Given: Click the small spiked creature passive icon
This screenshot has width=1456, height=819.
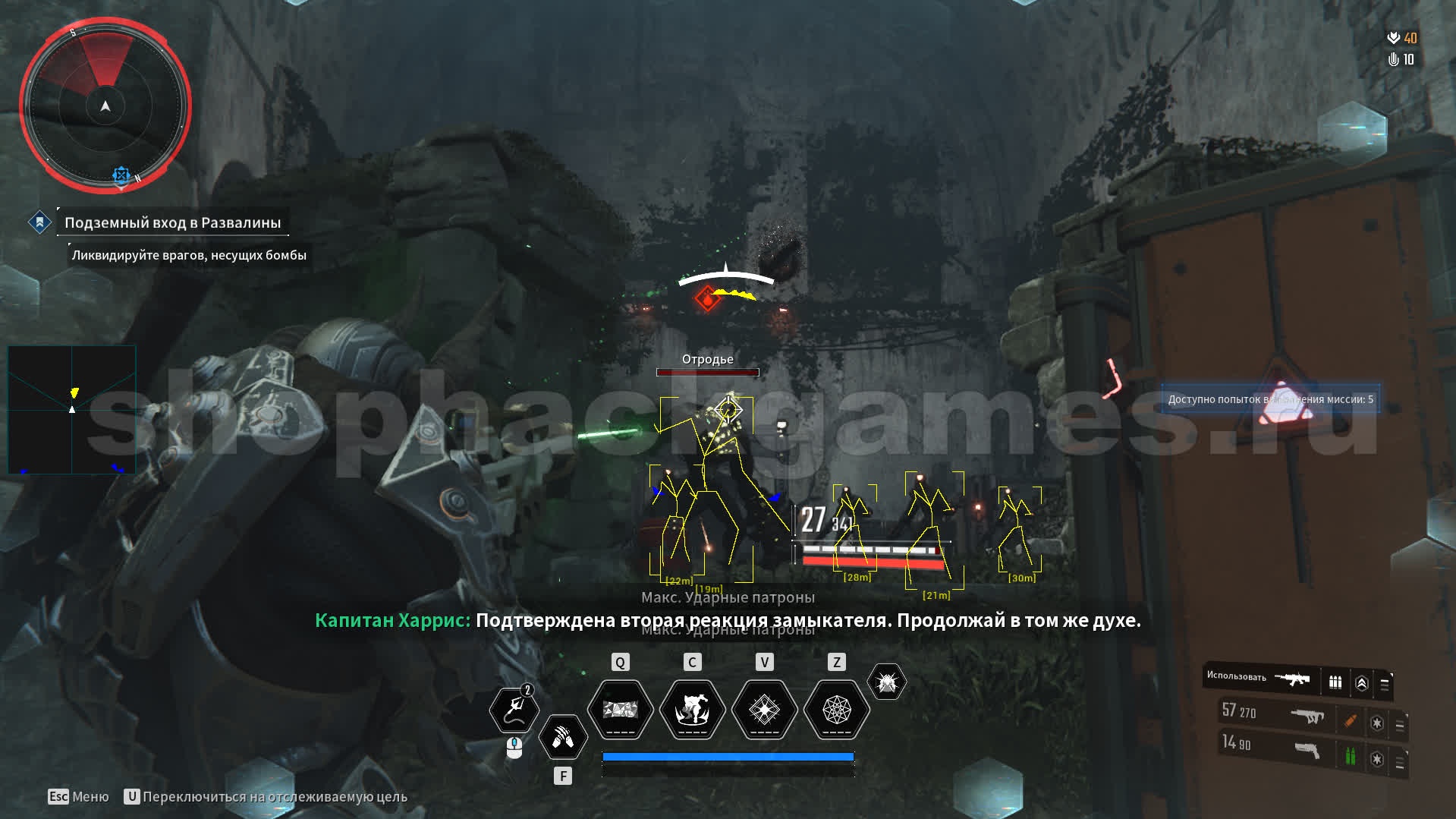Looking at the screenshot, I should pos(886,682).
